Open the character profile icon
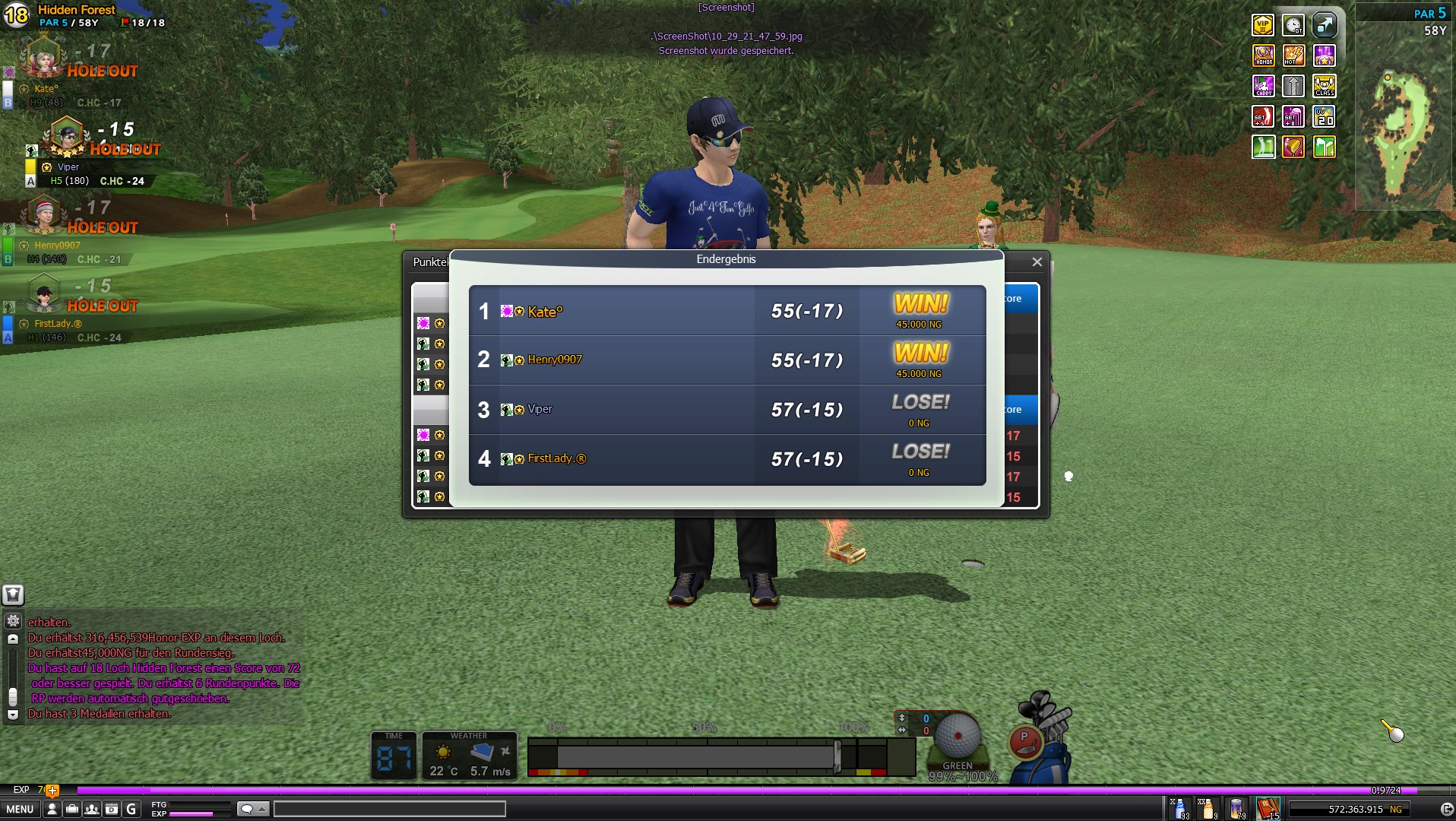Screen dimensions: 1456x821 (52, 809)
